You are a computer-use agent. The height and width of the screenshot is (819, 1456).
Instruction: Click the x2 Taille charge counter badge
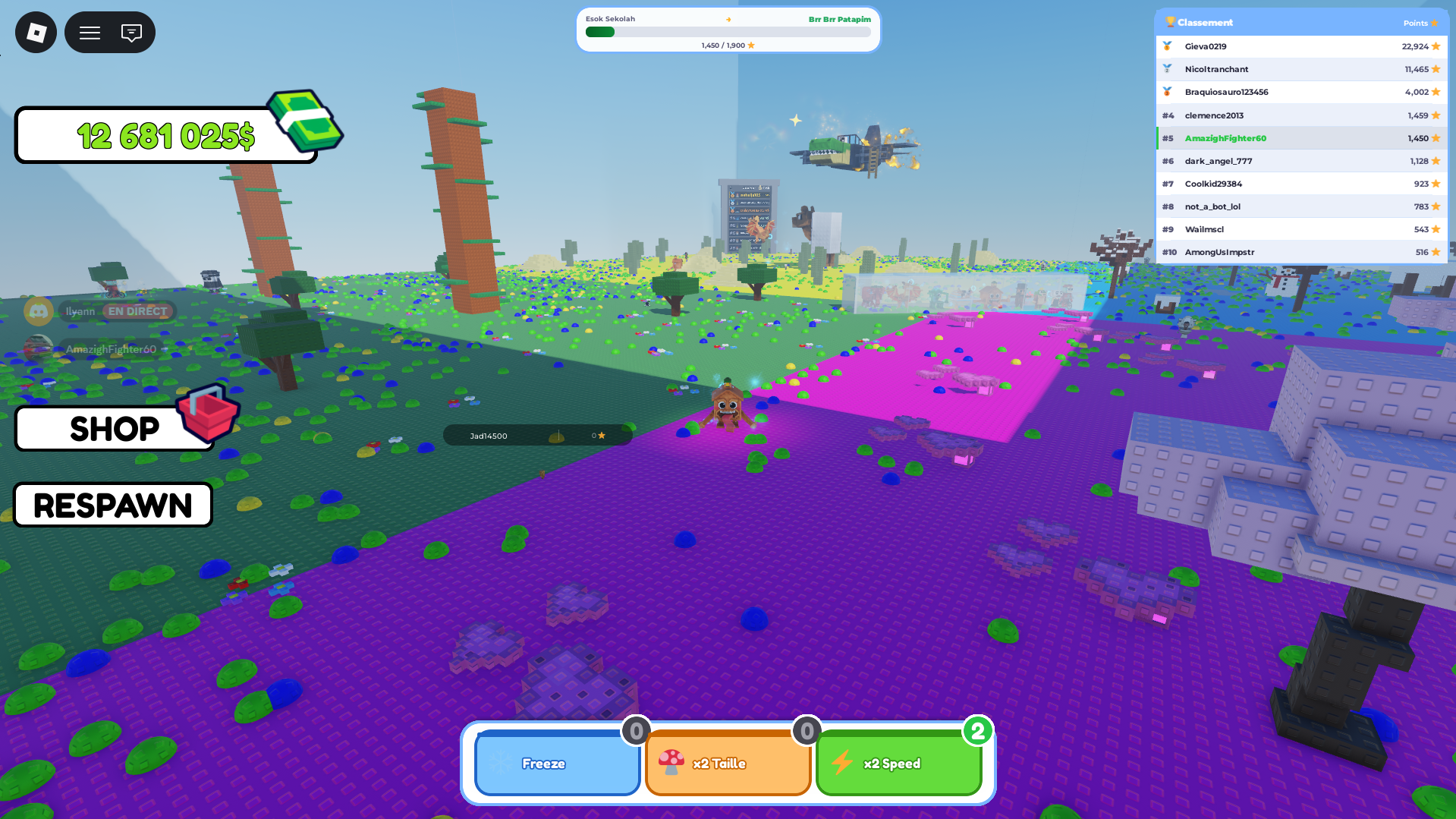[806, 732]
